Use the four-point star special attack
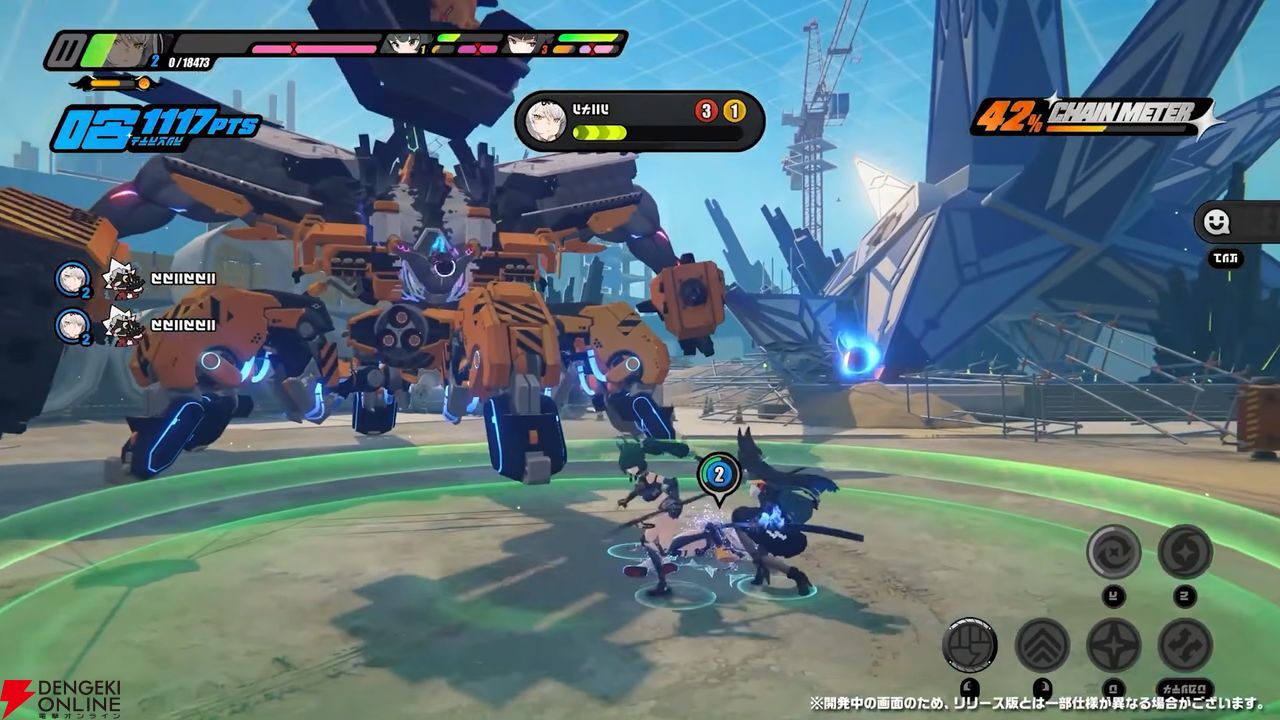 (x=1114, y=645)
